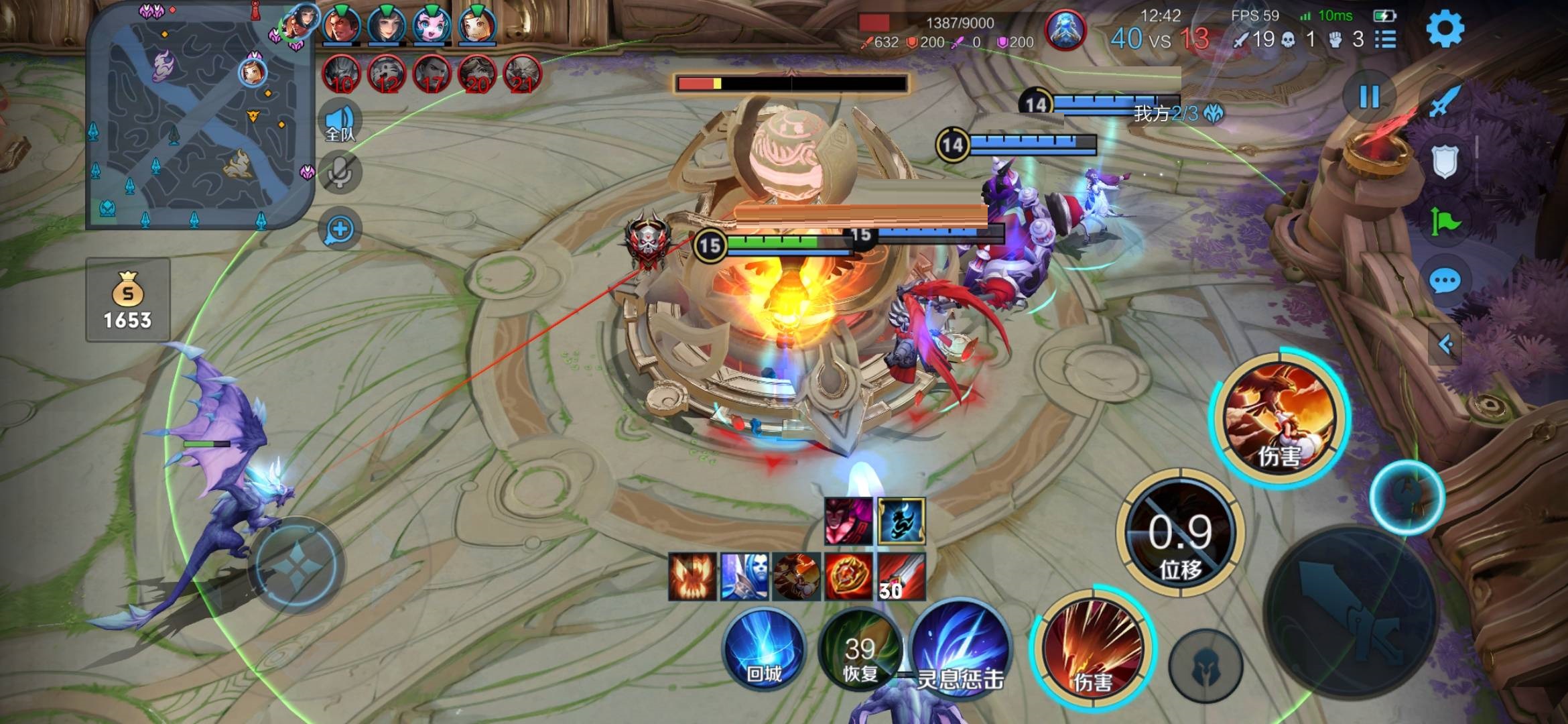The height and width of the screenshot is (724, 1568).
Task: Pause the match replay
Action: coord(1369,97)
